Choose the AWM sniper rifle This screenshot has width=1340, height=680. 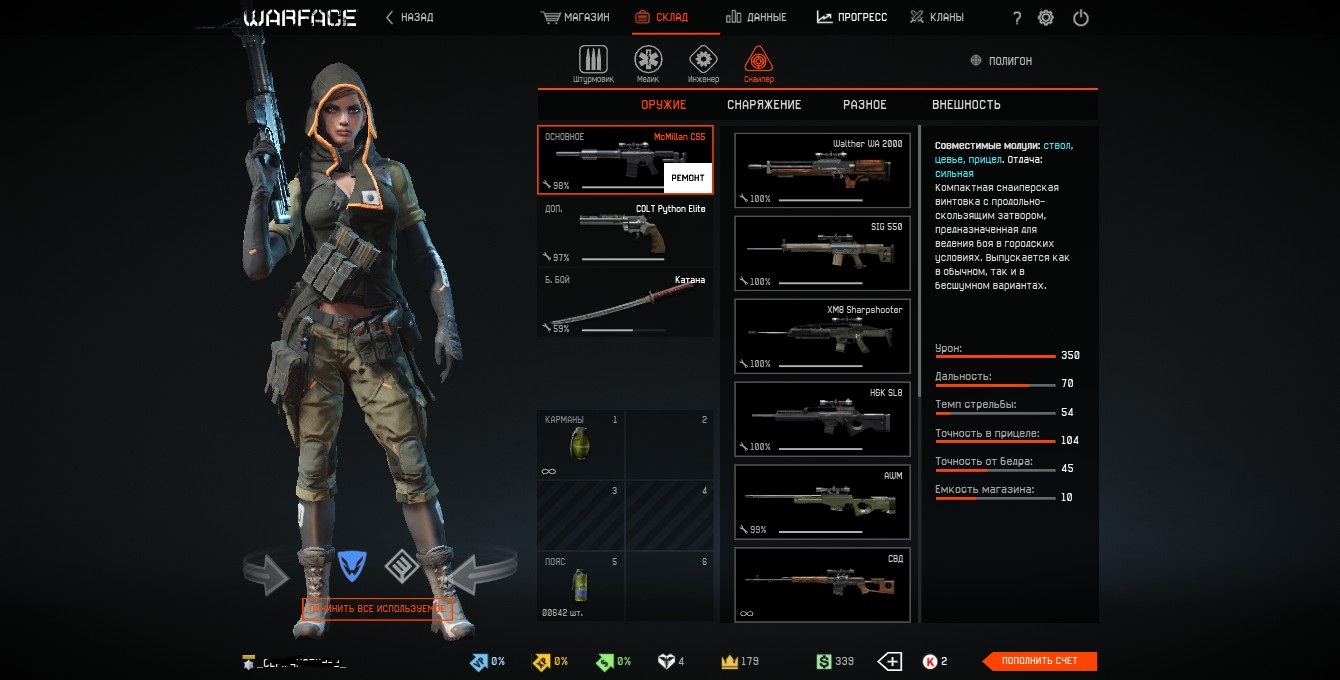coord(822,502)
